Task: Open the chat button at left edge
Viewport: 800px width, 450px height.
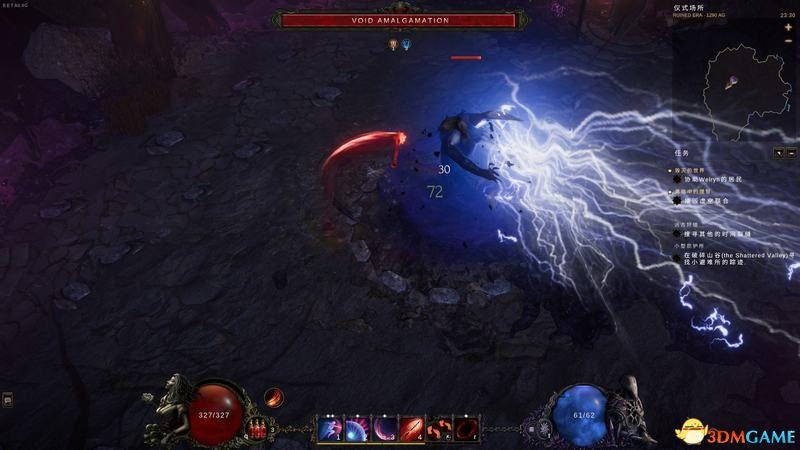Action: (7, 400)
